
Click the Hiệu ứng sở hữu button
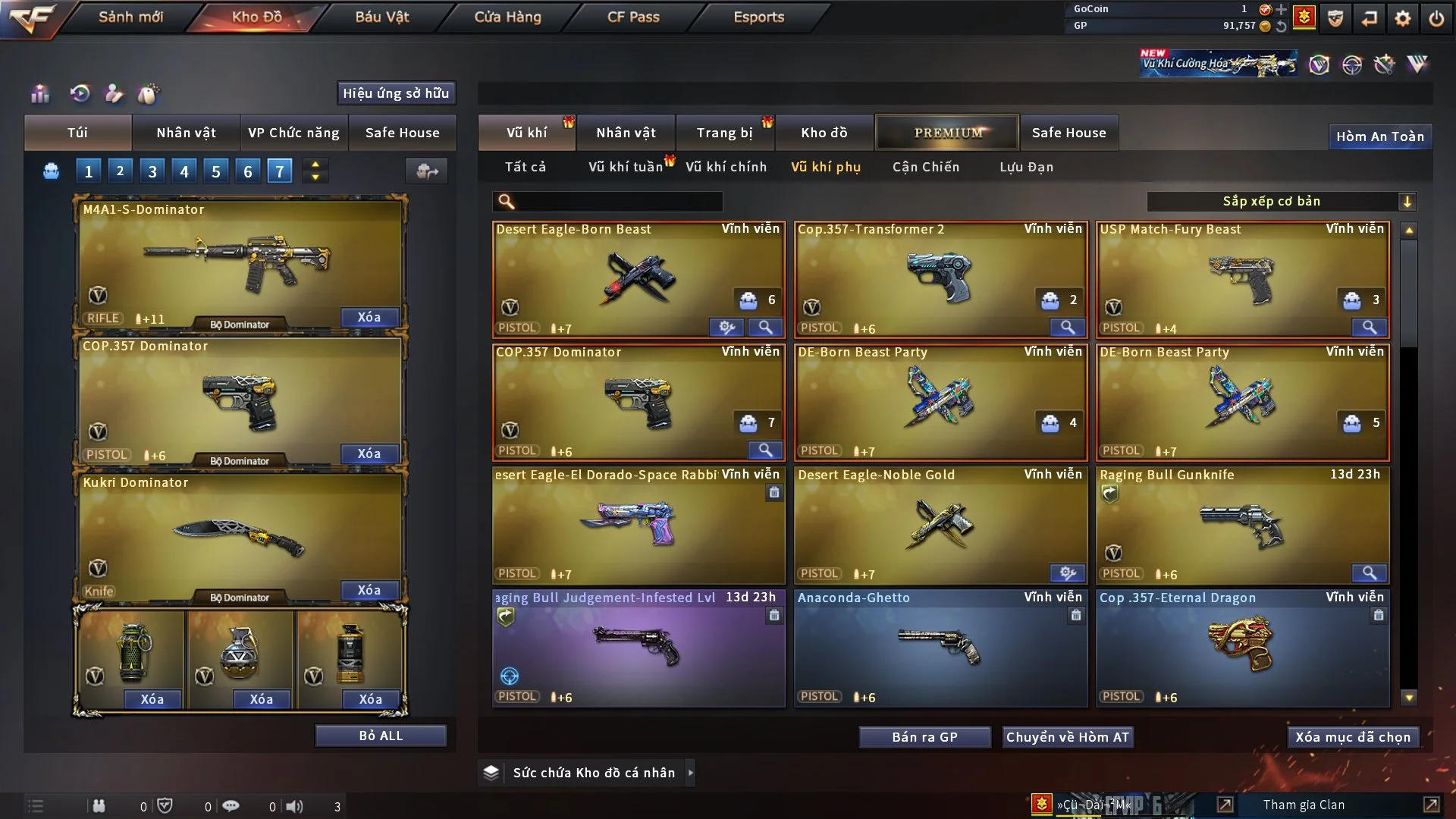[396, 93]
